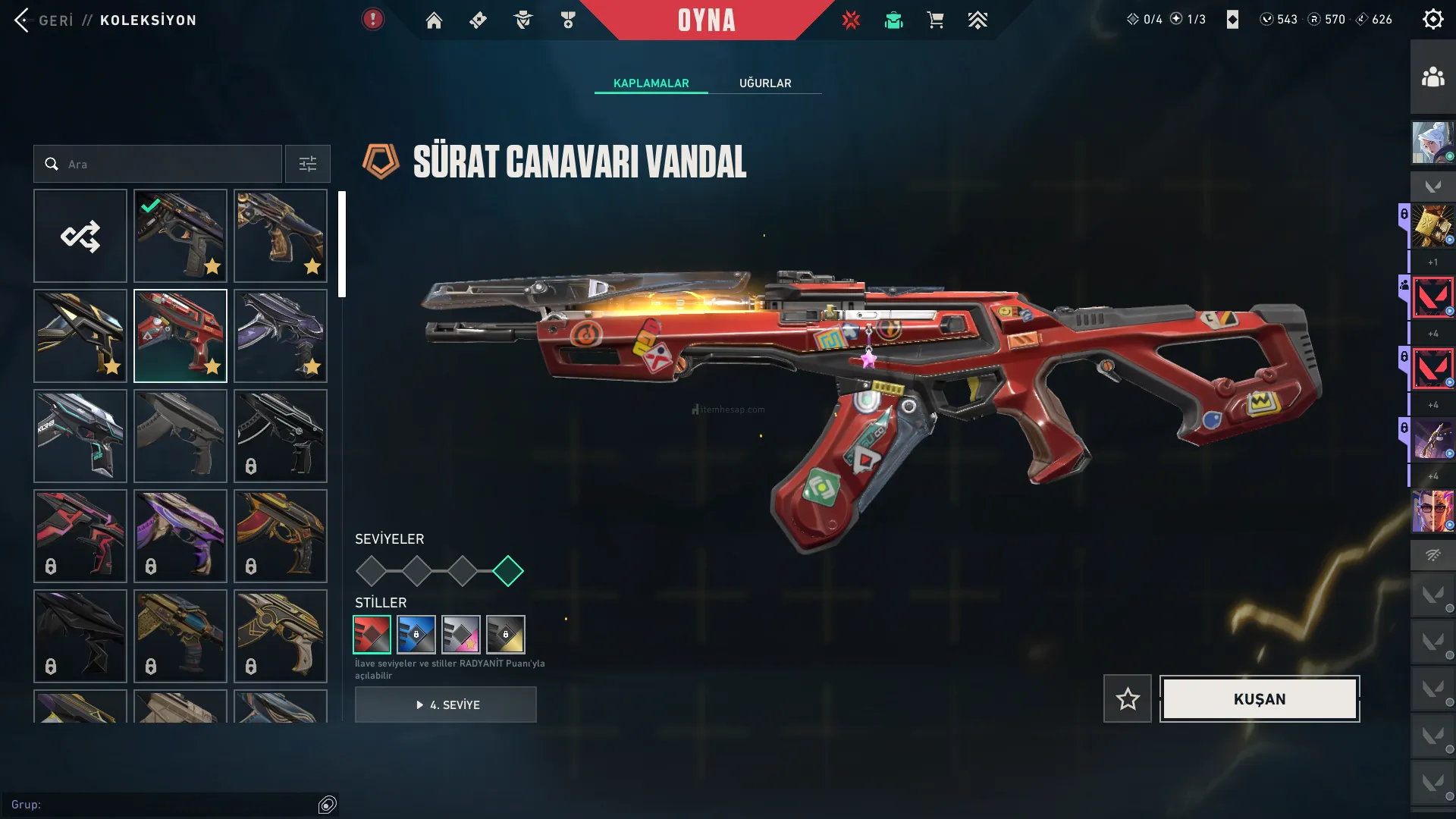Screen dimensions: 1456x819
Task: Click the Ara search field
Action: 167,164
